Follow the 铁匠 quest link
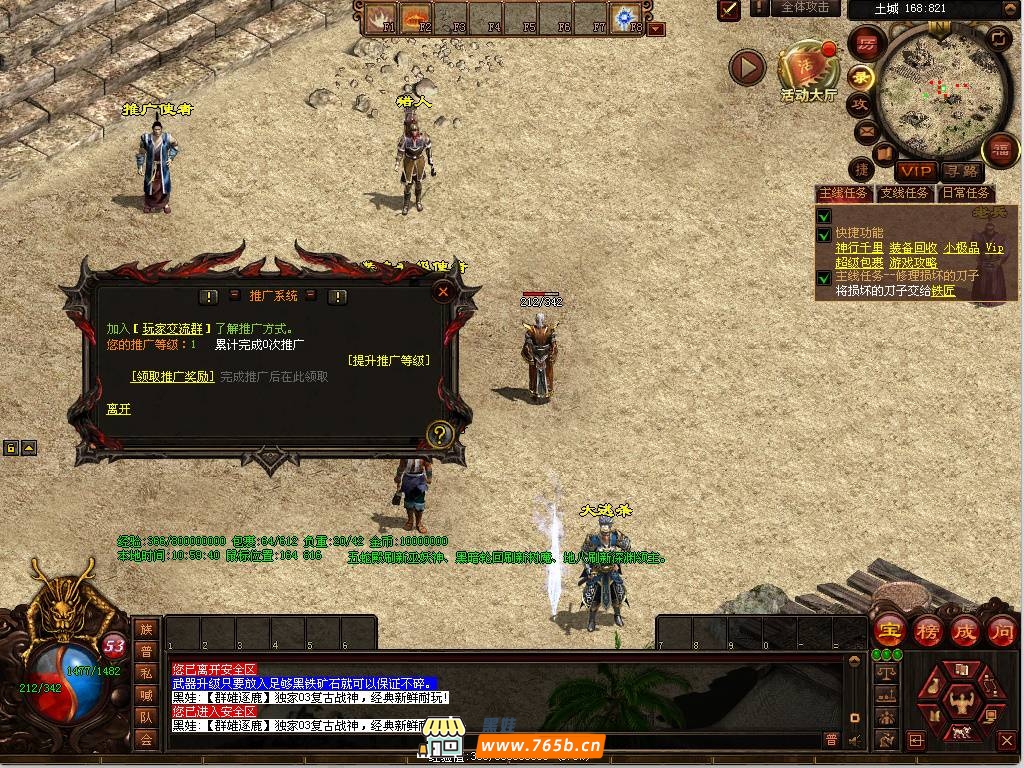 coord(943,291)
